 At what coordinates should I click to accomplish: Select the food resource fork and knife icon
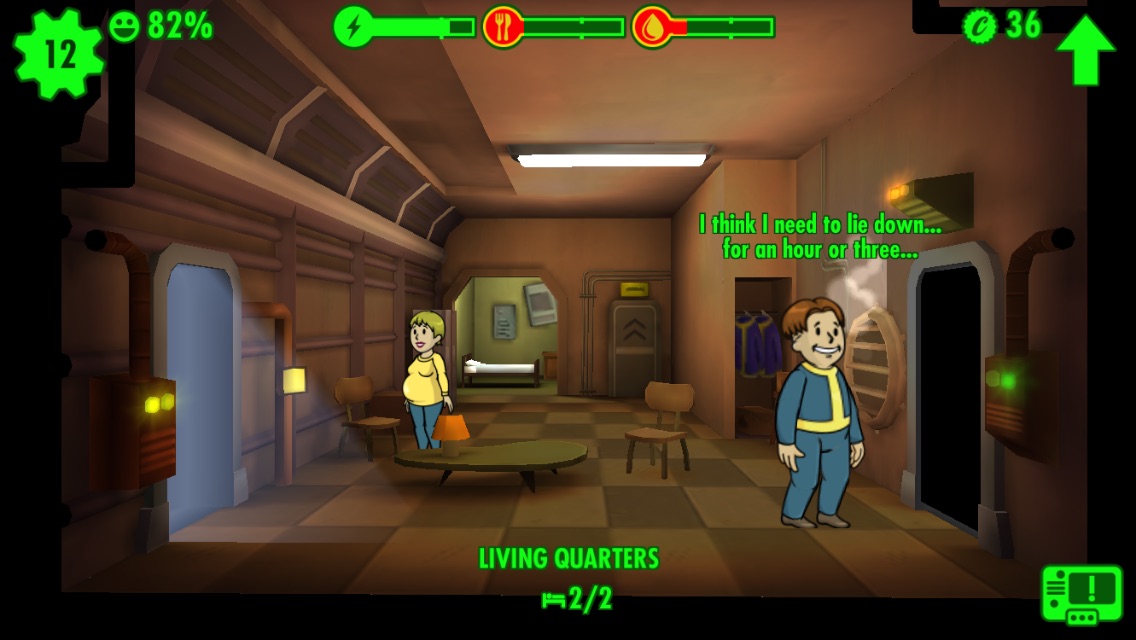click(503, 26)
